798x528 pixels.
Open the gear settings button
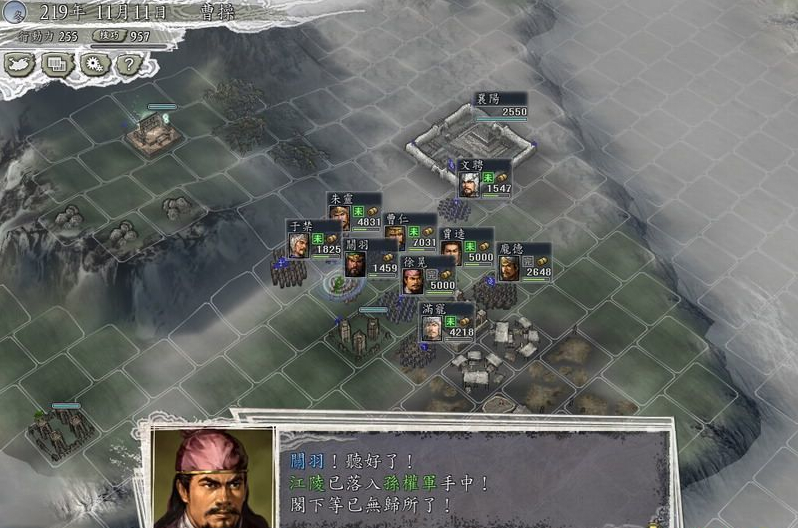tap(94, 64)
